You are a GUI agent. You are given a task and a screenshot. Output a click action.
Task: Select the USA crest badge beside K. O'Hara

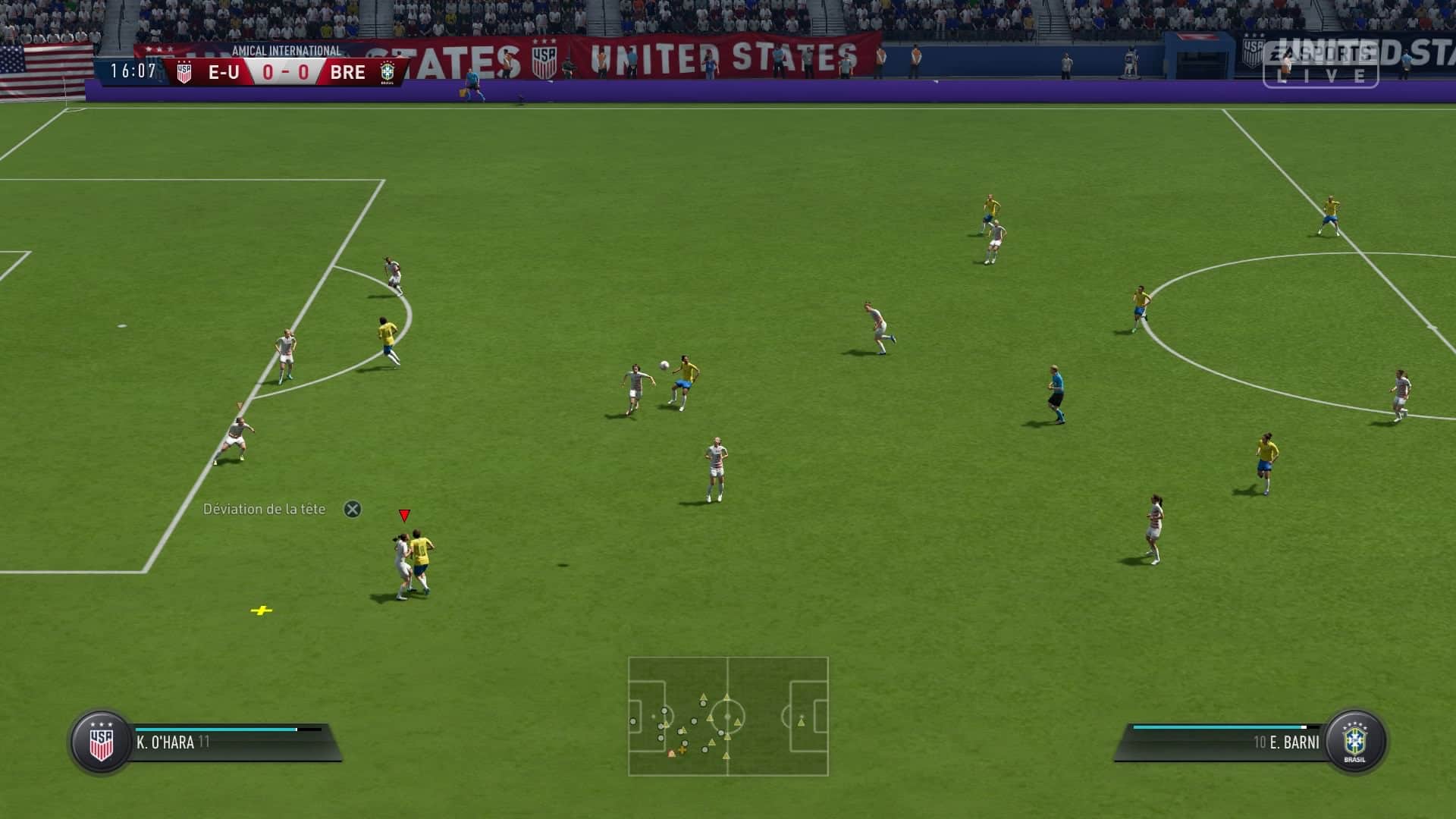click(x=101, y=742)
